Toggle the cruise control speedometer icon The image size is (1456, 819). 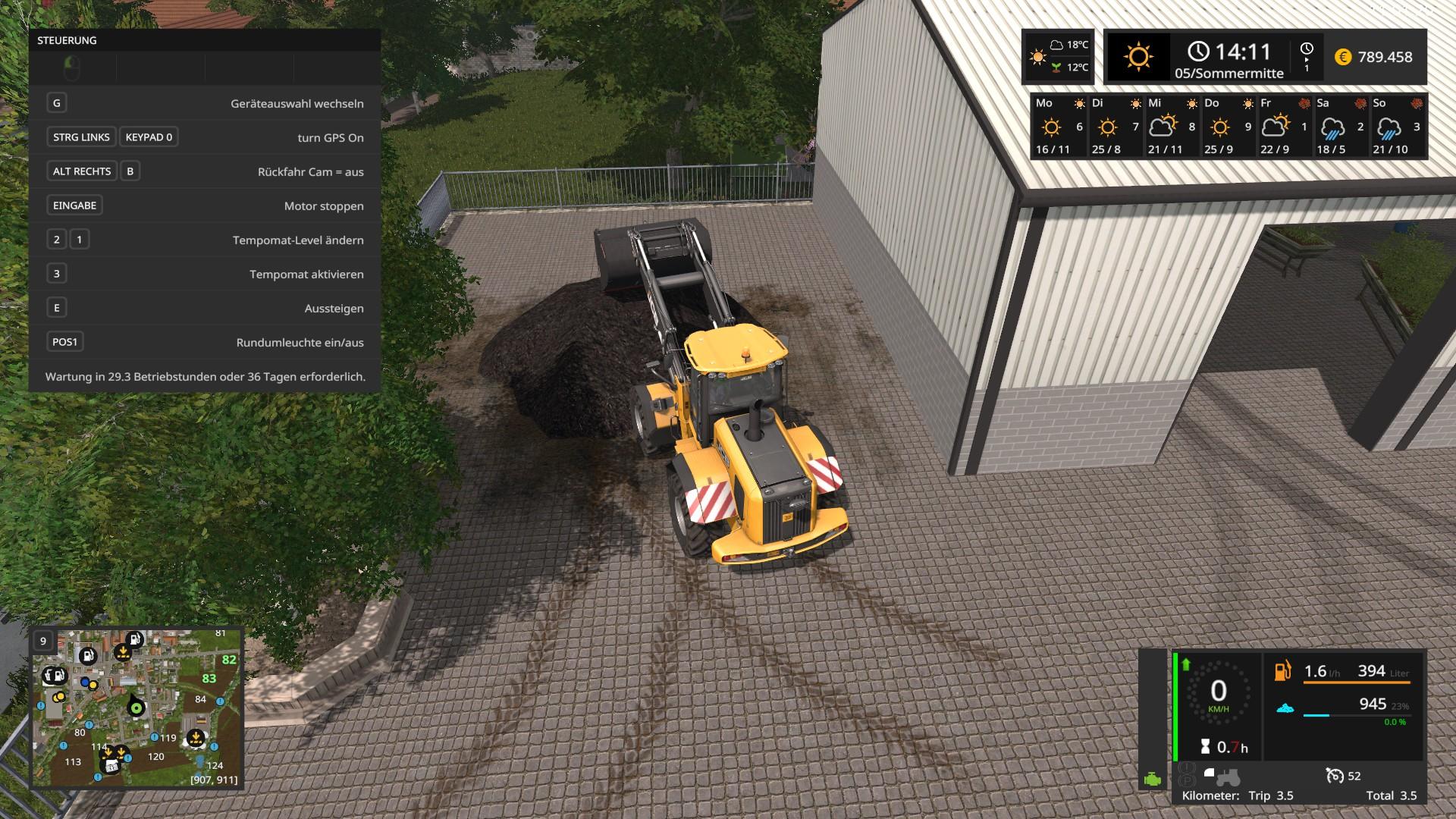click(1335, 775)
